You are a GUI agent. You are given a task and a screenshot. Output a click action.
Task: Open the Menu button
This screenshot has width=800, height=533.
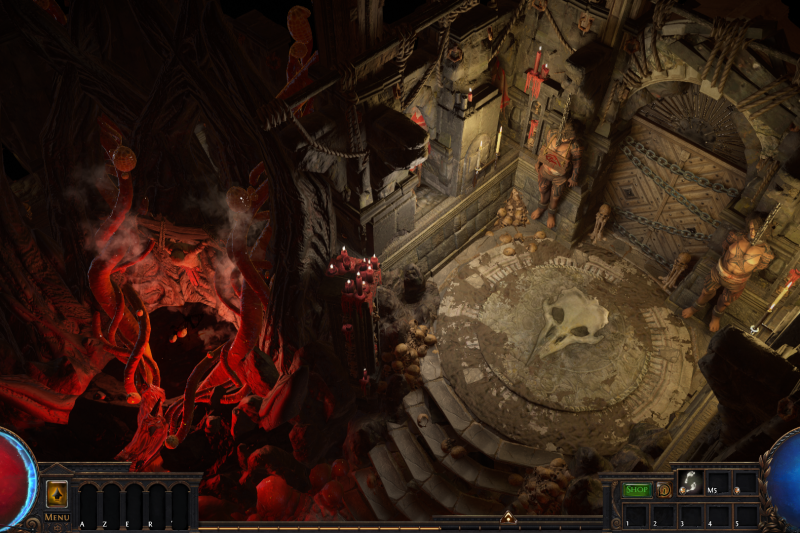[x=57, y=517]
